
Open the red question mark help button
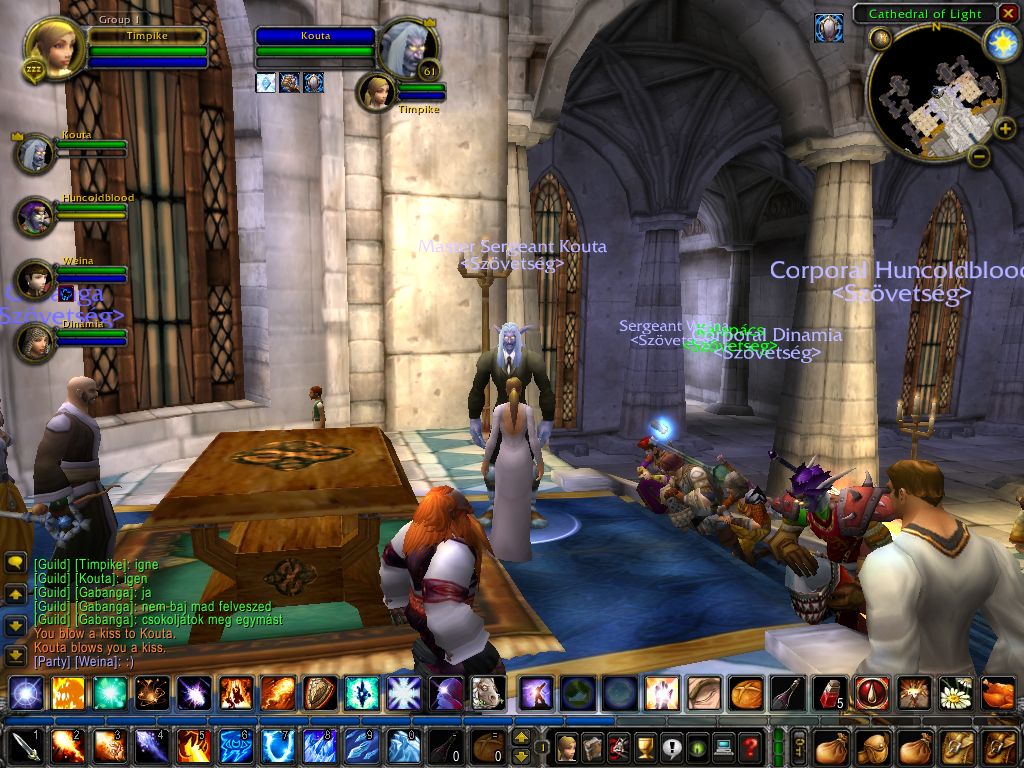coord(749,746)
